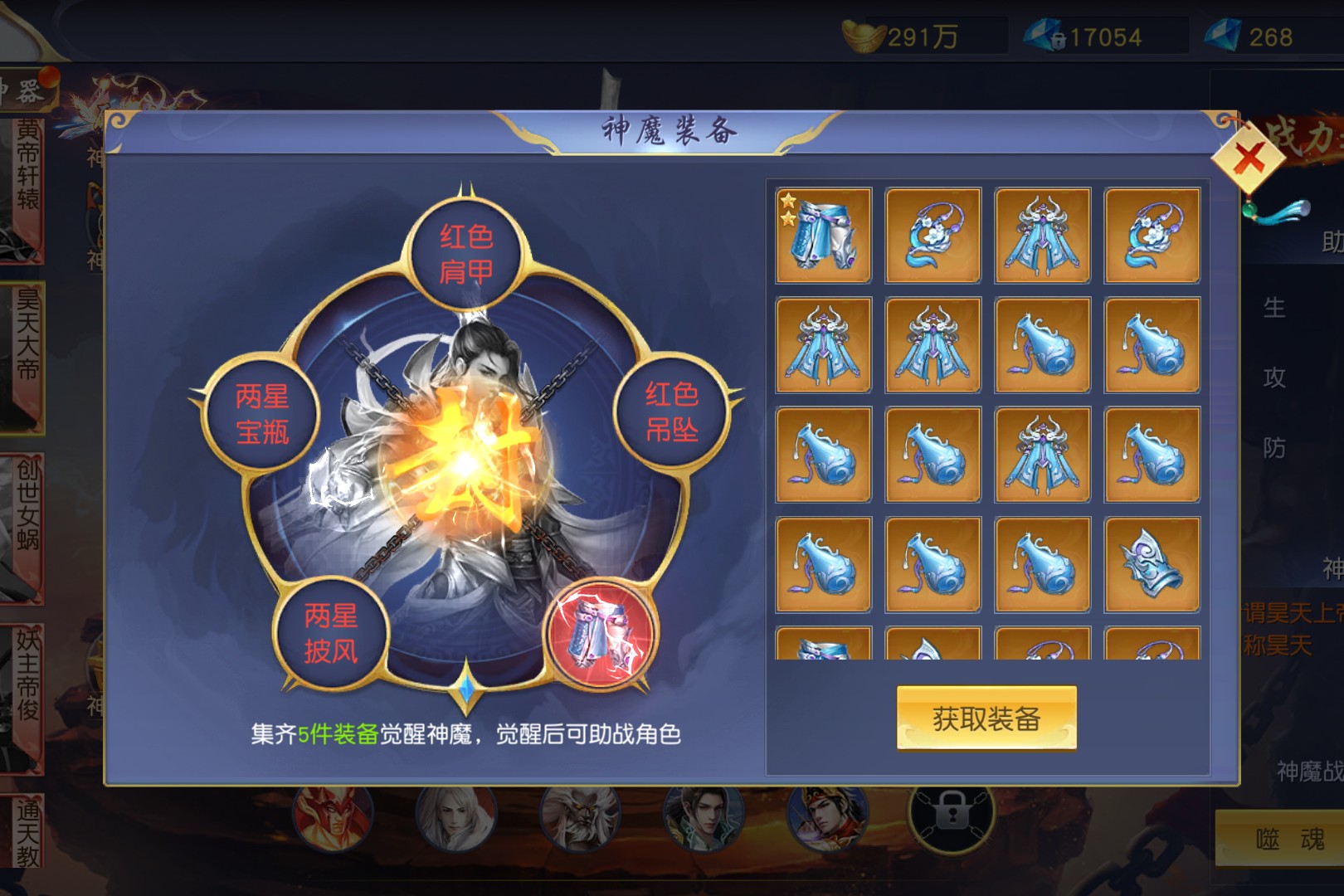Select the 红色吊坠 equipment slot
The width and height of the screenshot is (1344, 896).
point(671,411)
